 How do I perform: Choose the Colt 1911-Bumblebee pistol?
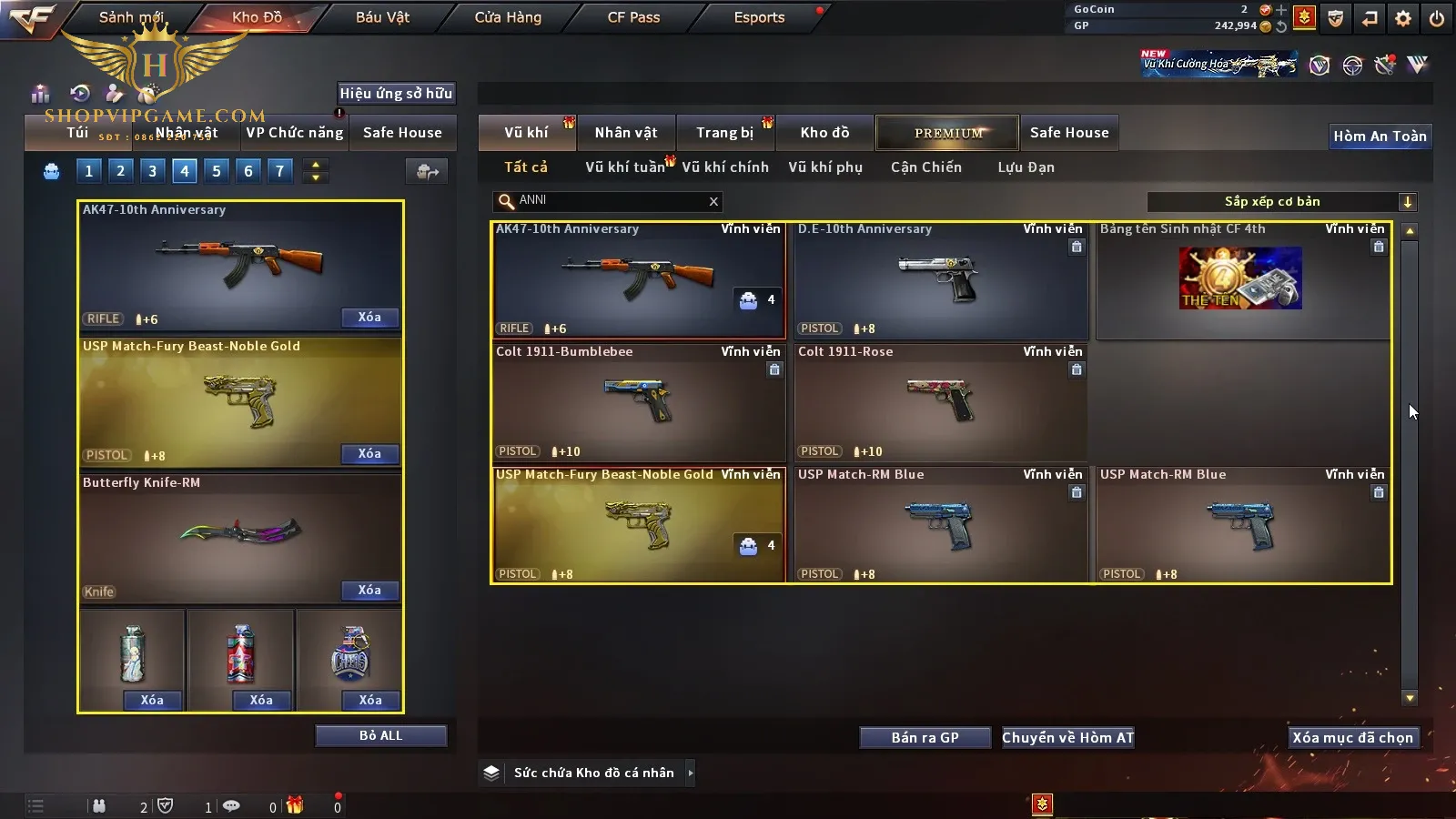click(x=637, y=402)
